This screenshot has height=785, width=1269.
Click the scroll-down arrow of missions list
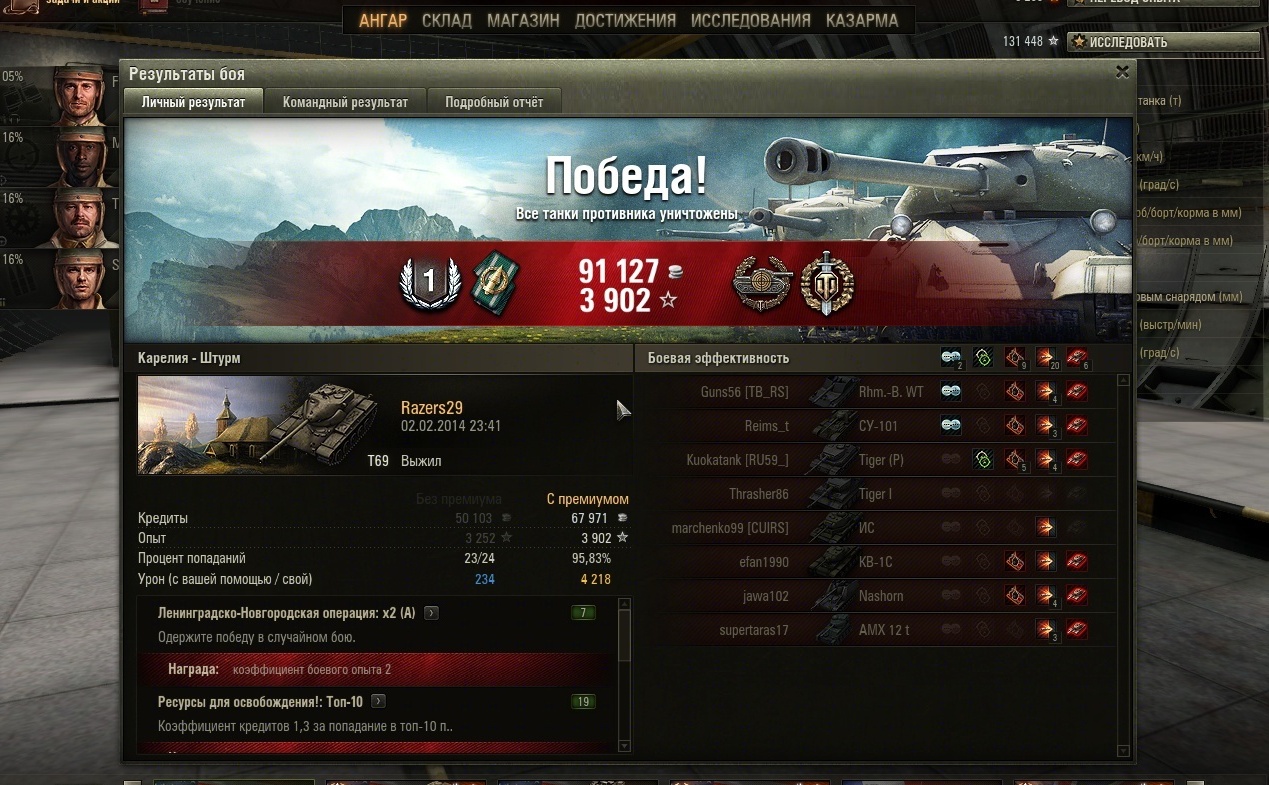click(x=625, y=745)
